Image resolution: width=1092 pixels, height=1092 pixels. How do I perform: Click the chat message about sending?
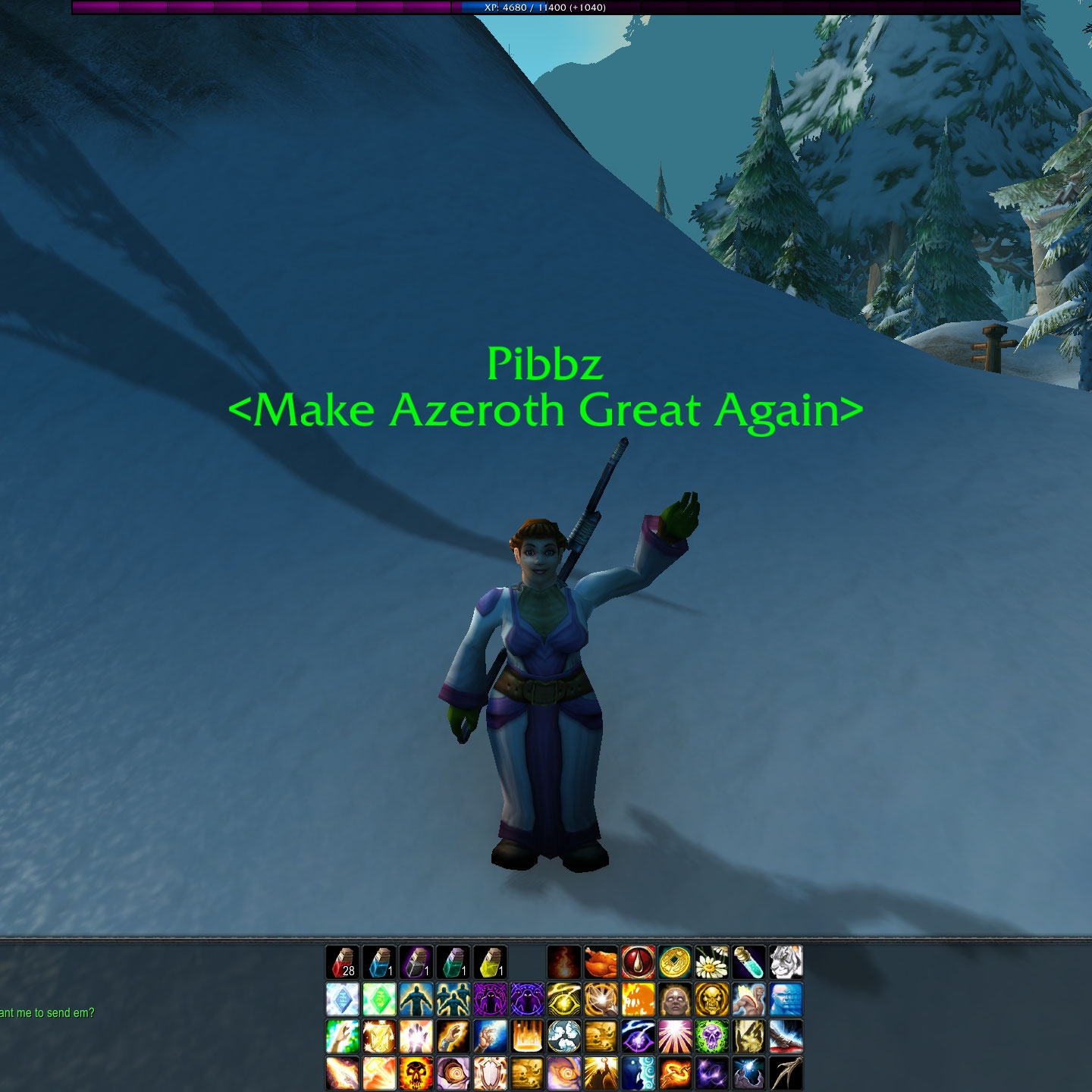[47, 1013]
